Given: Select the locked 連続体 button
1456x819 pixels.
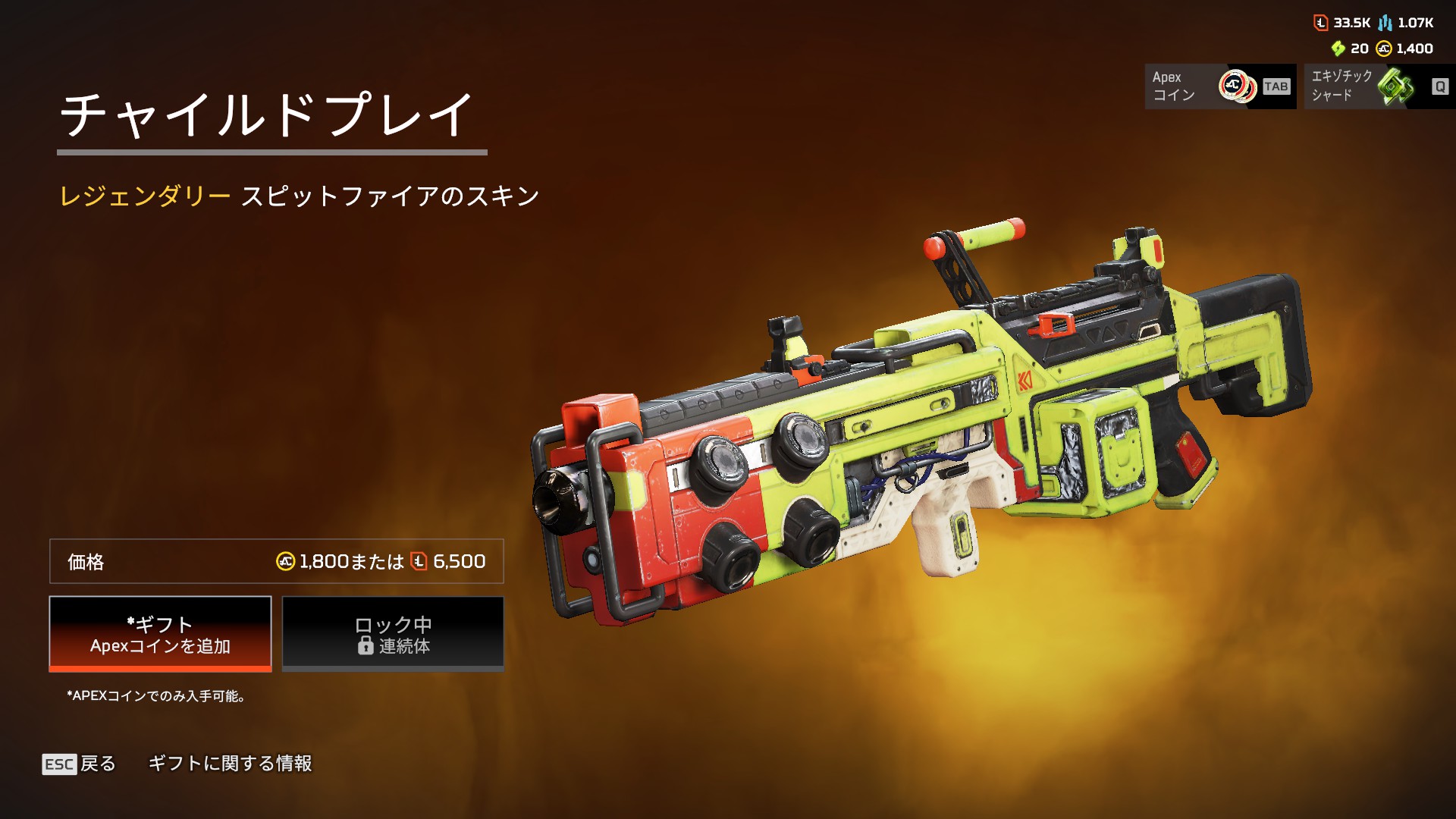Looking at the screenshot, I should point(393,634).
